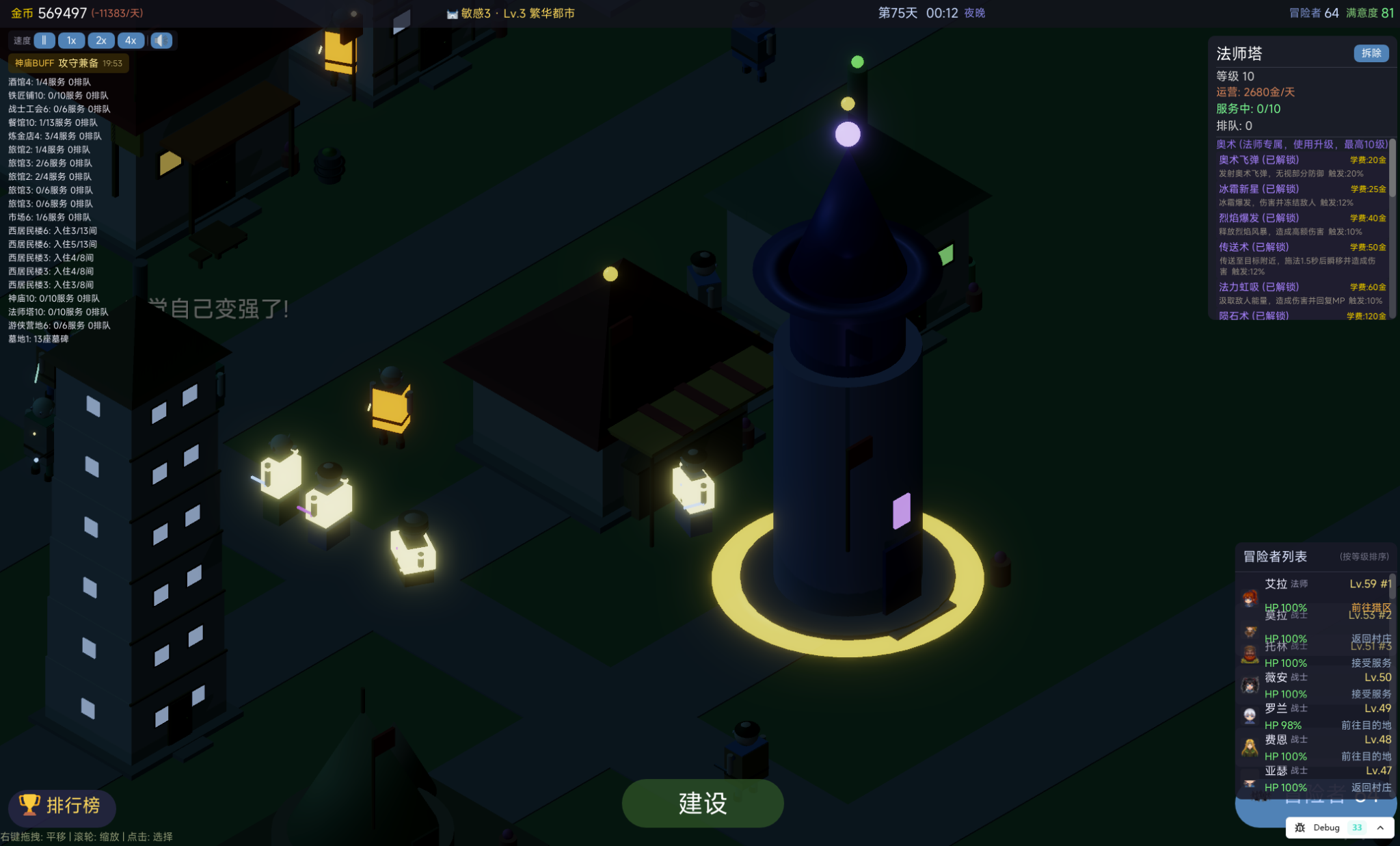Switch game speed to 2x
This screenshot has width=1400, height=846.
[x=101, y=40]
